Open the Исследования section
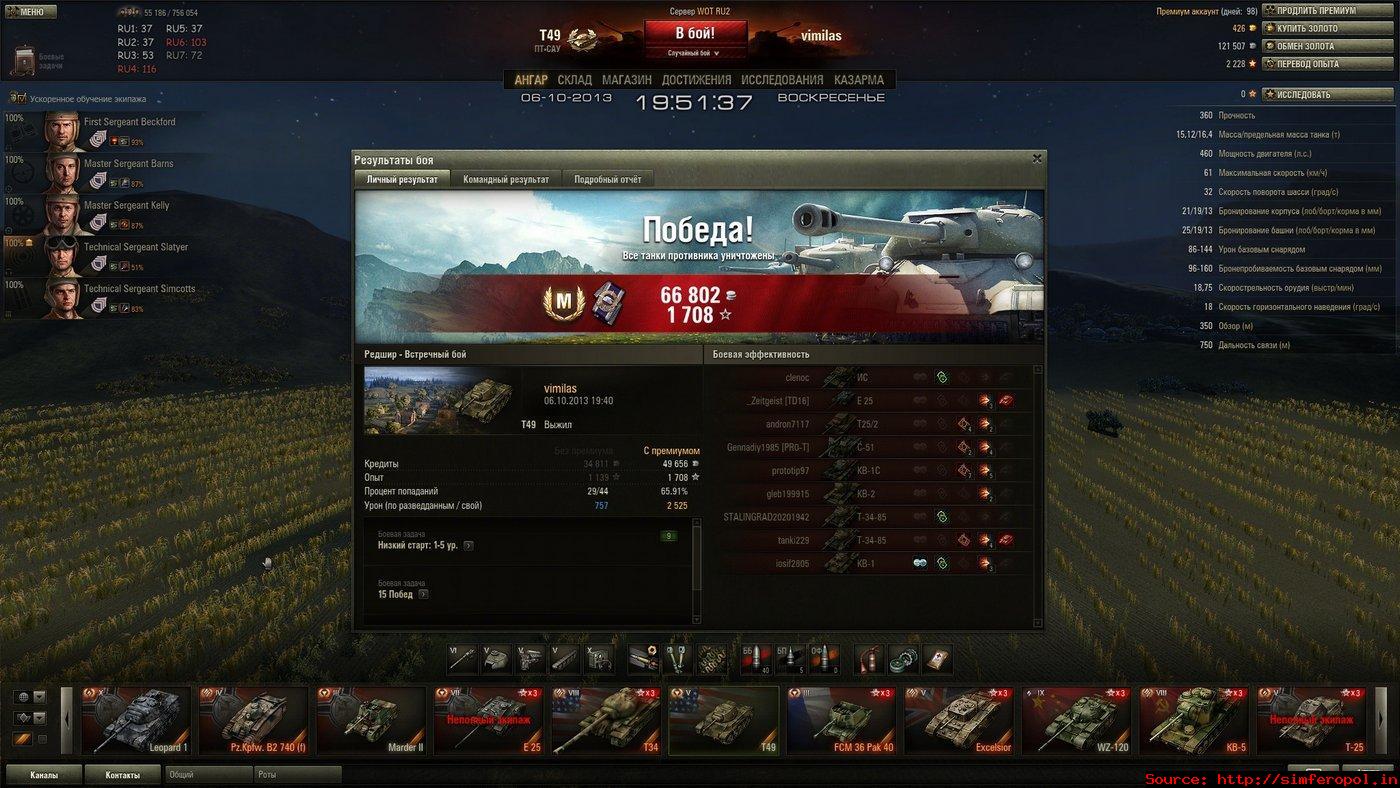This screenshot has height=788, width=1400. (782, 80)
